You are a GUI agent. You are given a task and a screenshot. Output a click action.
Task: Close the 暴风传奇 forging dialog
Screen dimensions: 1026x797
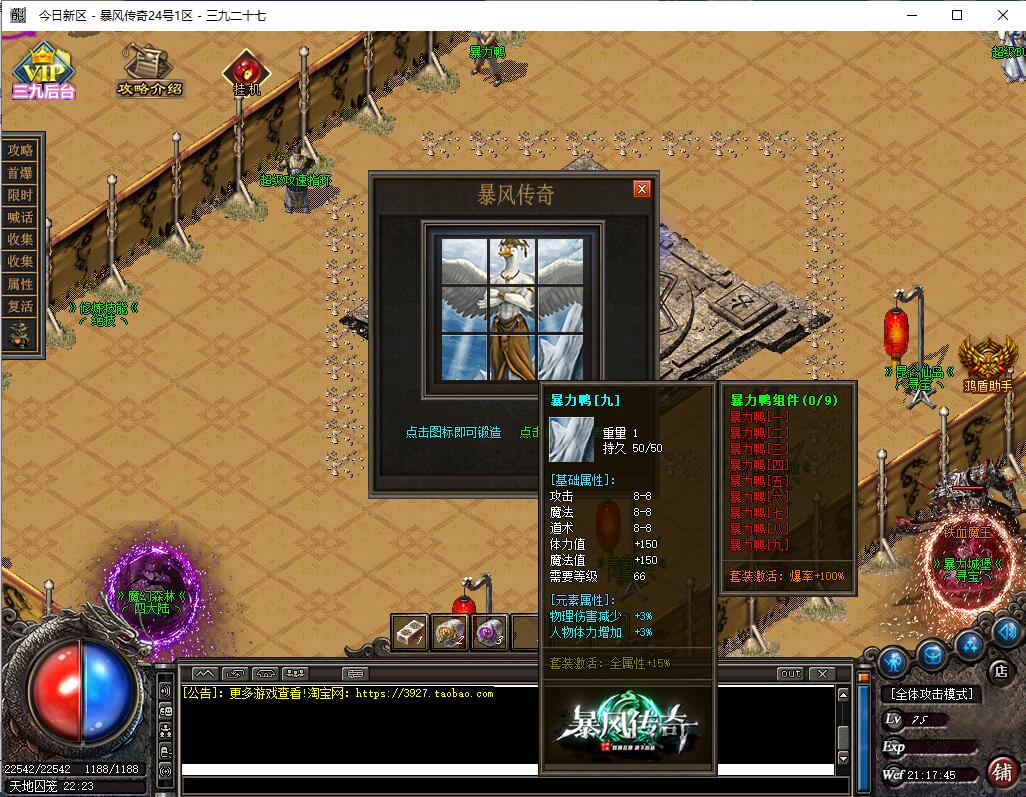coord(642,189)
